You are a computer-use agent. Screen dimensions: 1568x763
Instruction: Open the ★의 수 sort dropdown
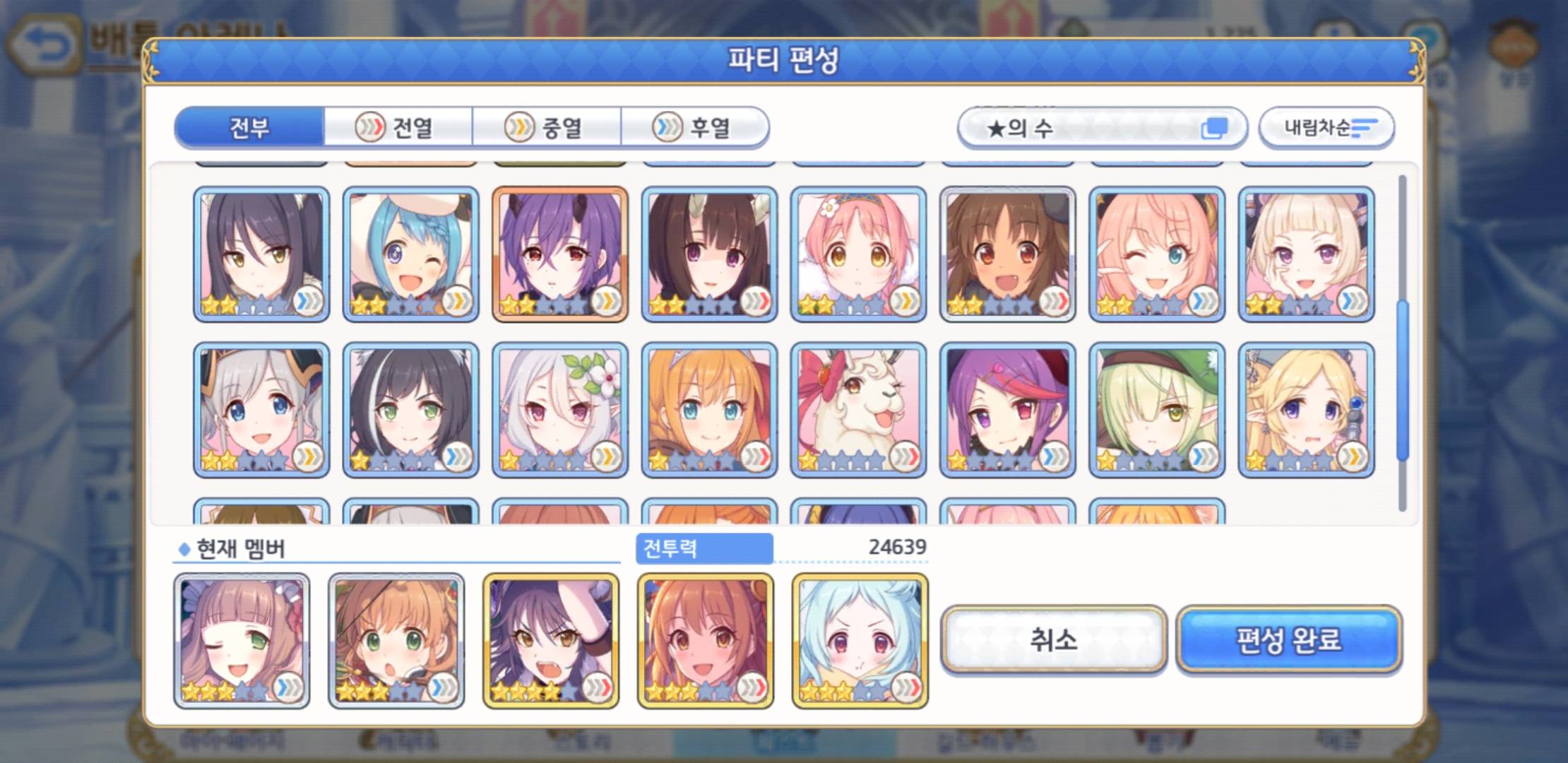1101,128
